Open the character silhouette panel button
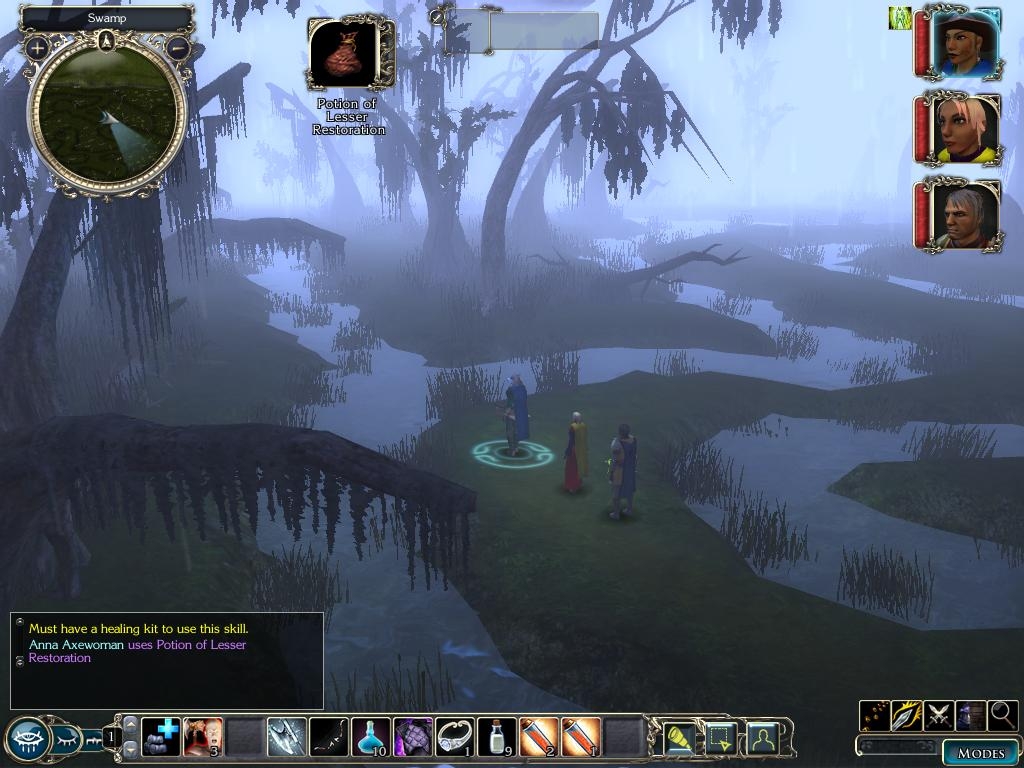The height and width of the screenshot is (768, 1024). [762, 738]
